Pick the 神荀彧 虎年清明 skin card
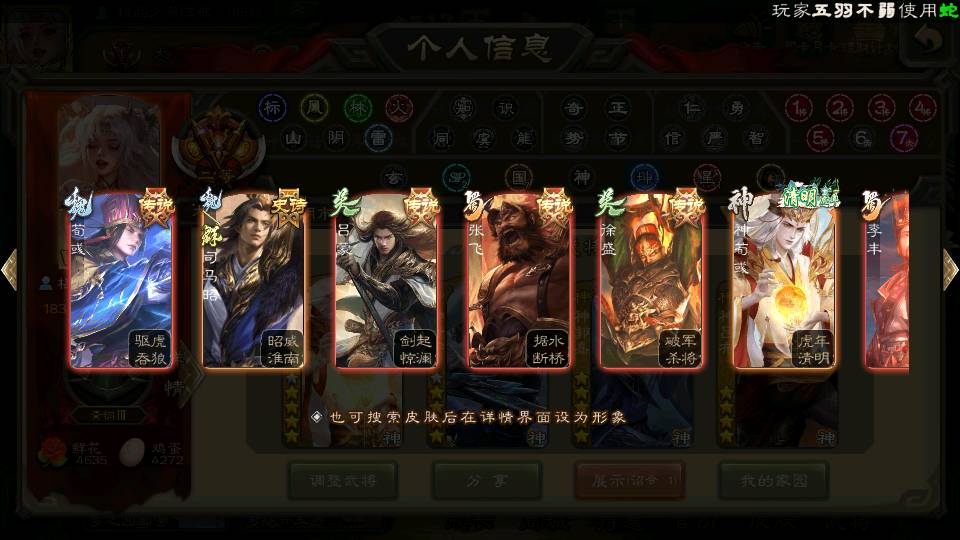Viewport: 960px width, 540px height. coord(783,282)
